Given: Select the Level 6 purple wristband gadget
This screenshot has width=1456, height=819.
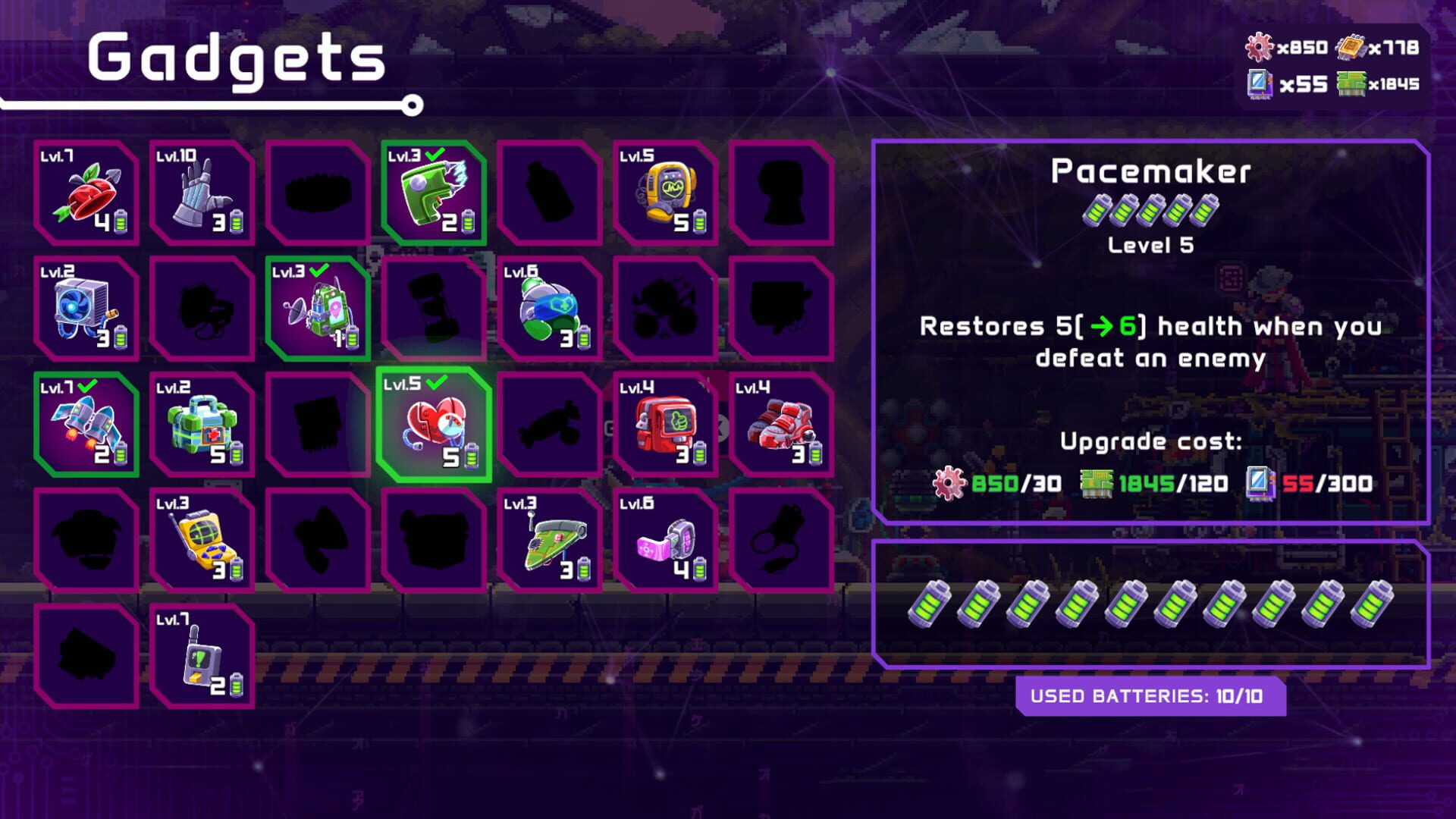Looking at the screenshot, I should click(664, 542).
